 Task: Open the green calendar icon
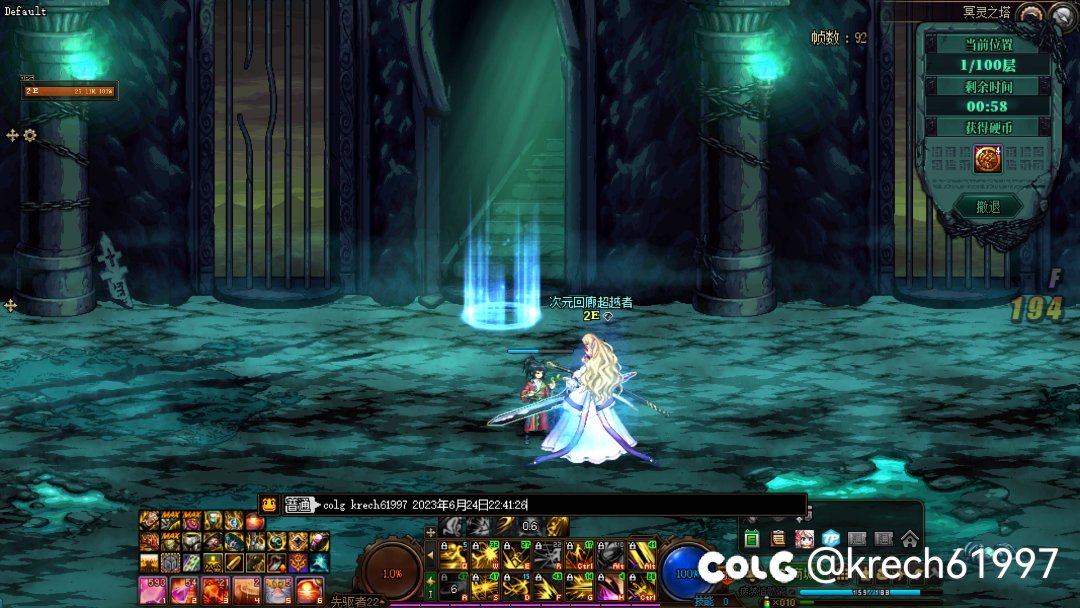752,539
